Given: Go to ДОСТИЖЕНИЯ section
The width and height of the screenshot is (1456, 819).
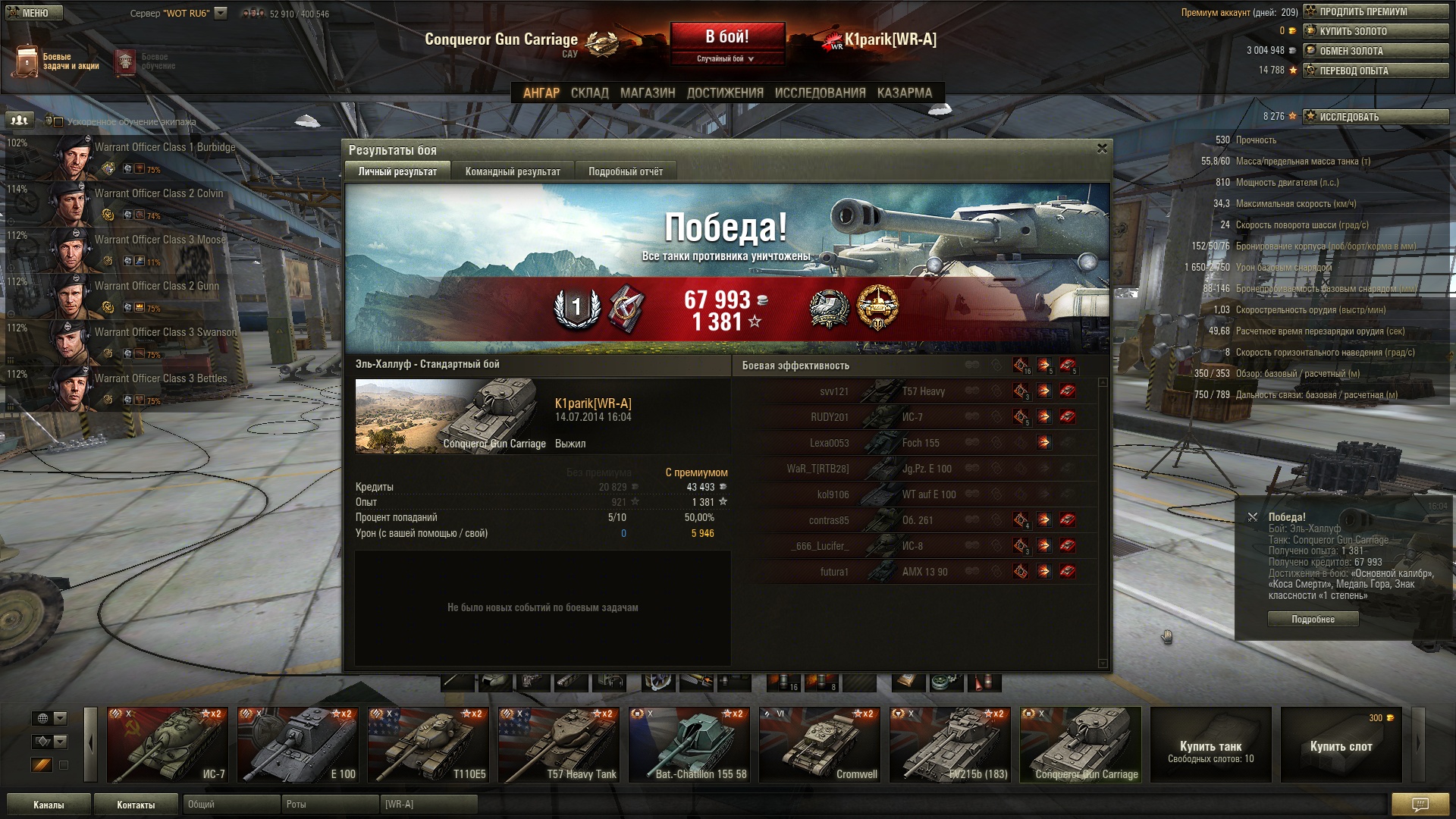Looking at the screenshot, I should (724, 93).
